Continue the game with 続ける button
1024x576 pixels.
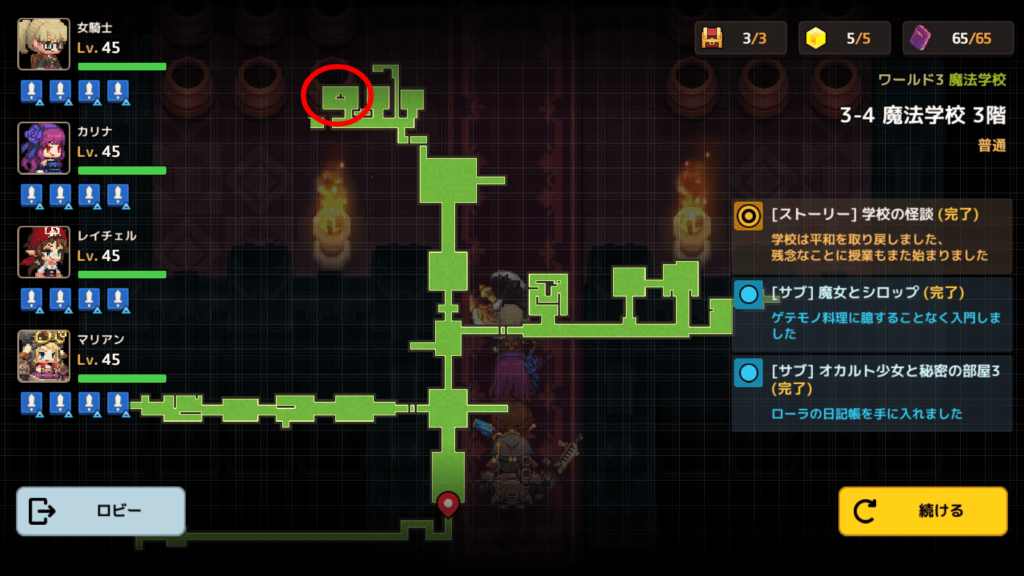(x=922, y=511)
